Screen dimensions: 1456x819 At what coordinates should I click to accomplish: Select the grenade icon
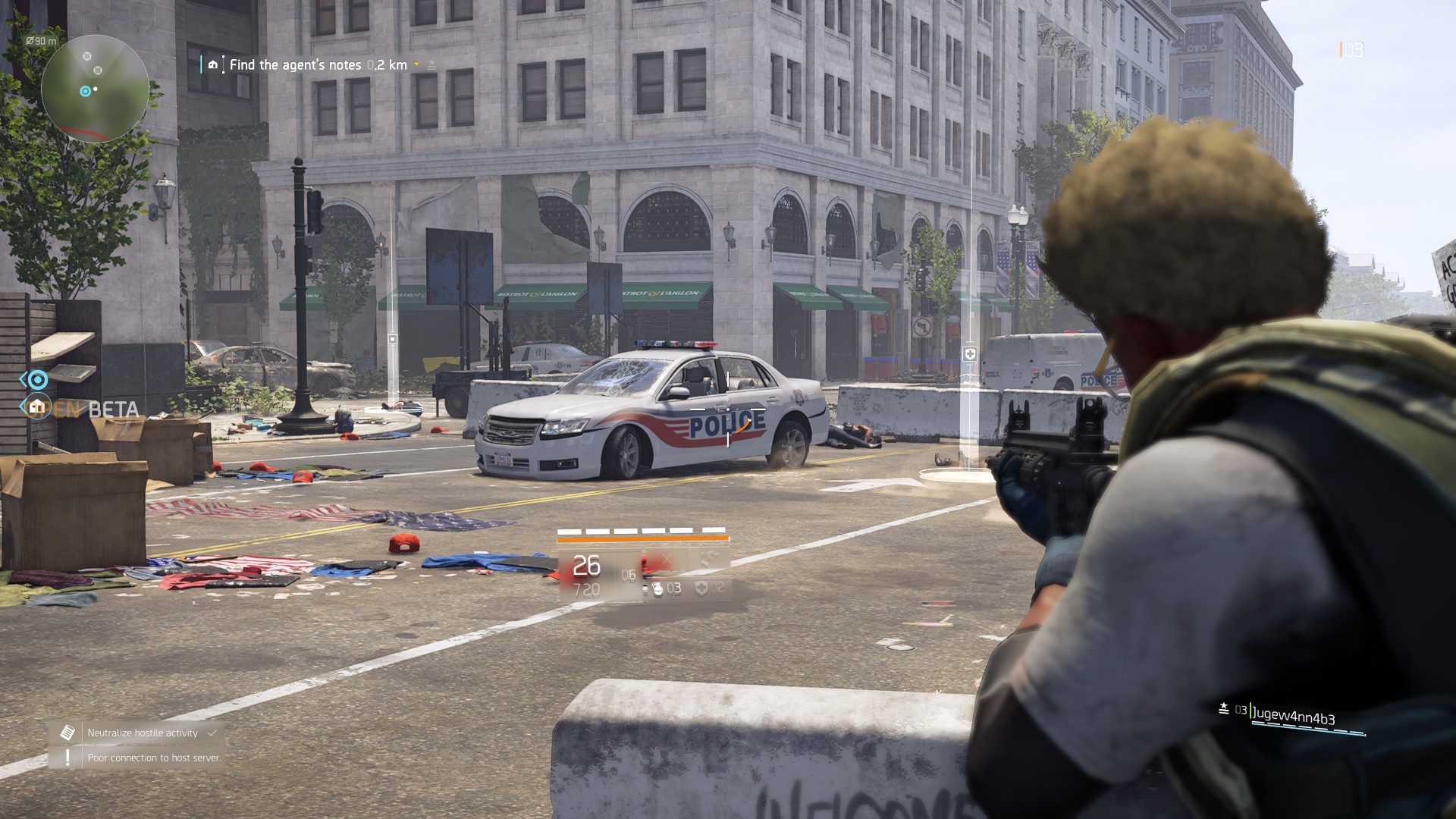coord(657,588)
